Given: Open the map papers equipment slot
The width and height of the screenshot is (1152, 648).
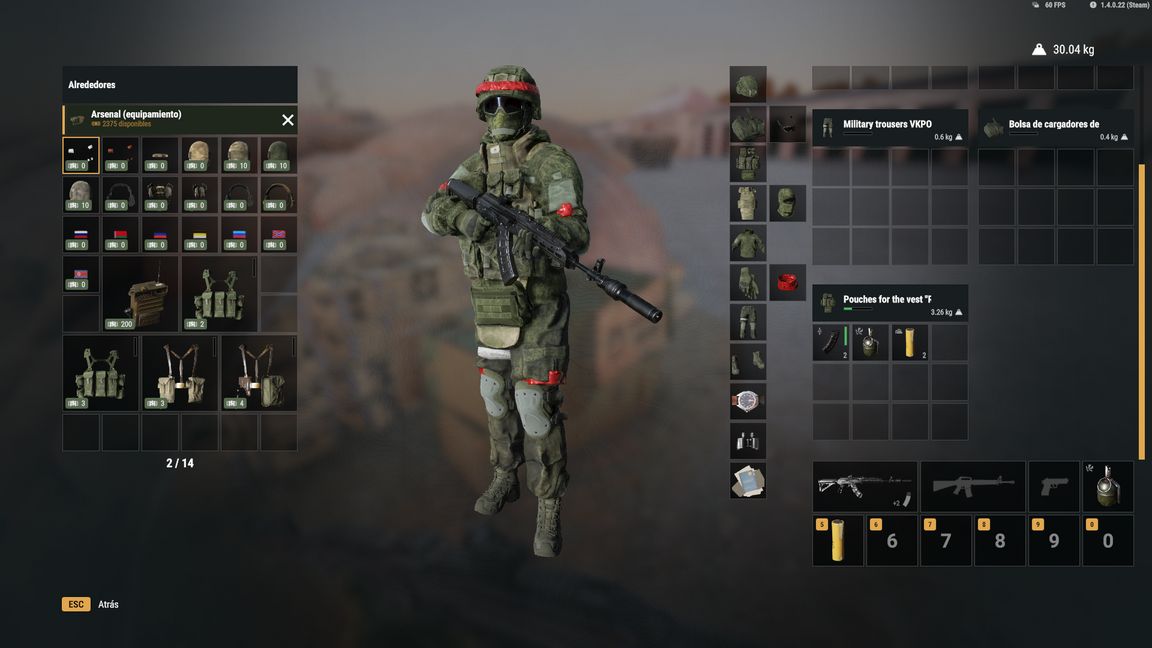Looking at the screenshot, I should point(748,480).
